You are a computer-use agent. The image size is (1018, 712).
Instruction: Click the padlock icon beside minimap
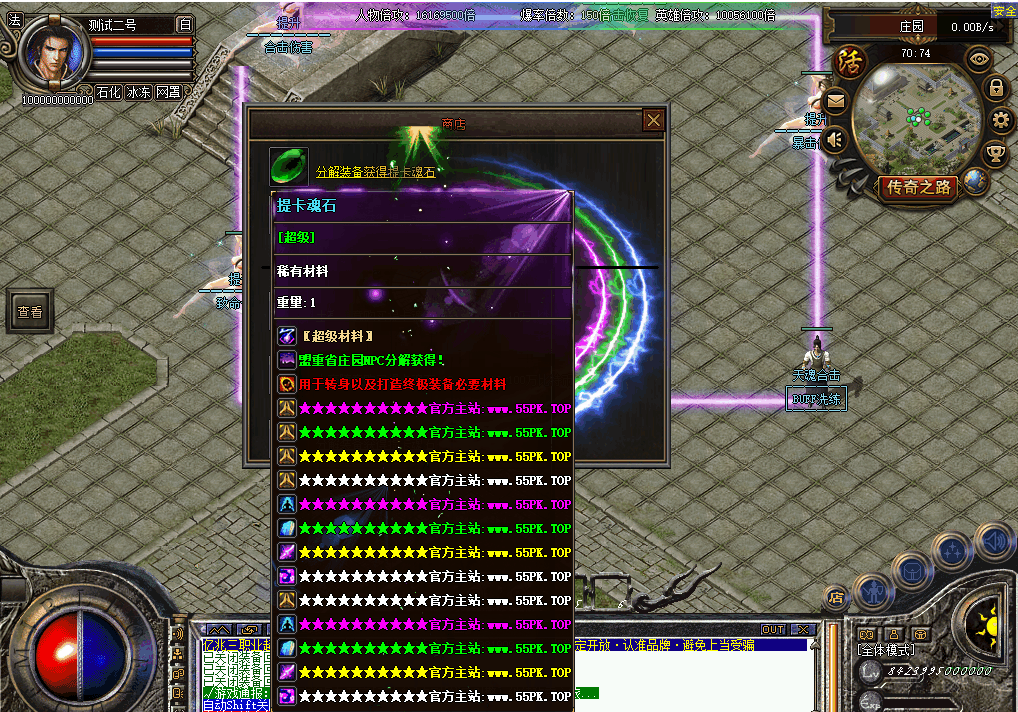[996, 88]
